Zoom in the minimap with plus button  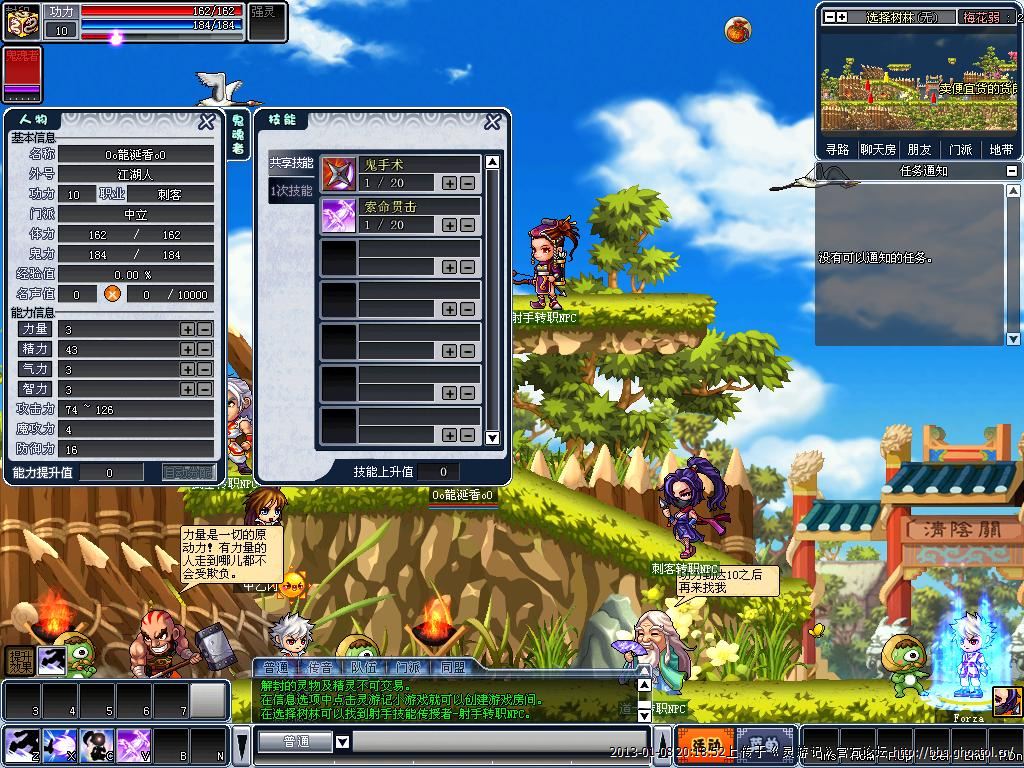point(842,17)
